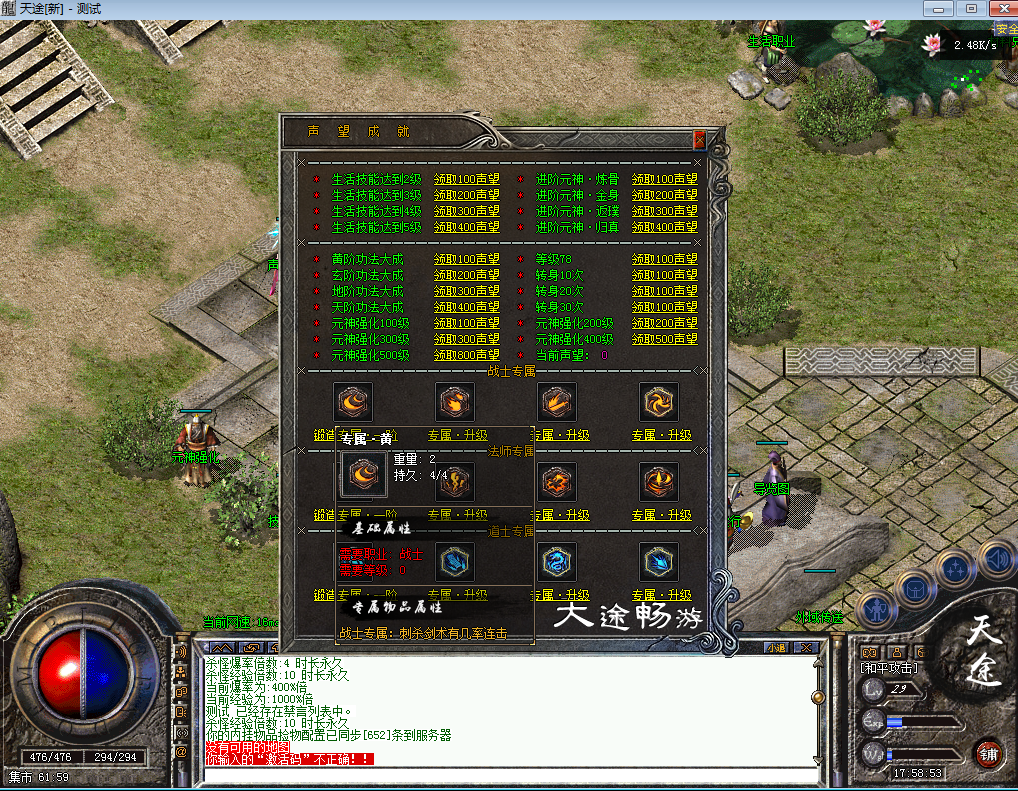1018x791 pixels.
Task: Claim 300 reputation for 进阶元神·返璞
Action: [x=664, y=212]
